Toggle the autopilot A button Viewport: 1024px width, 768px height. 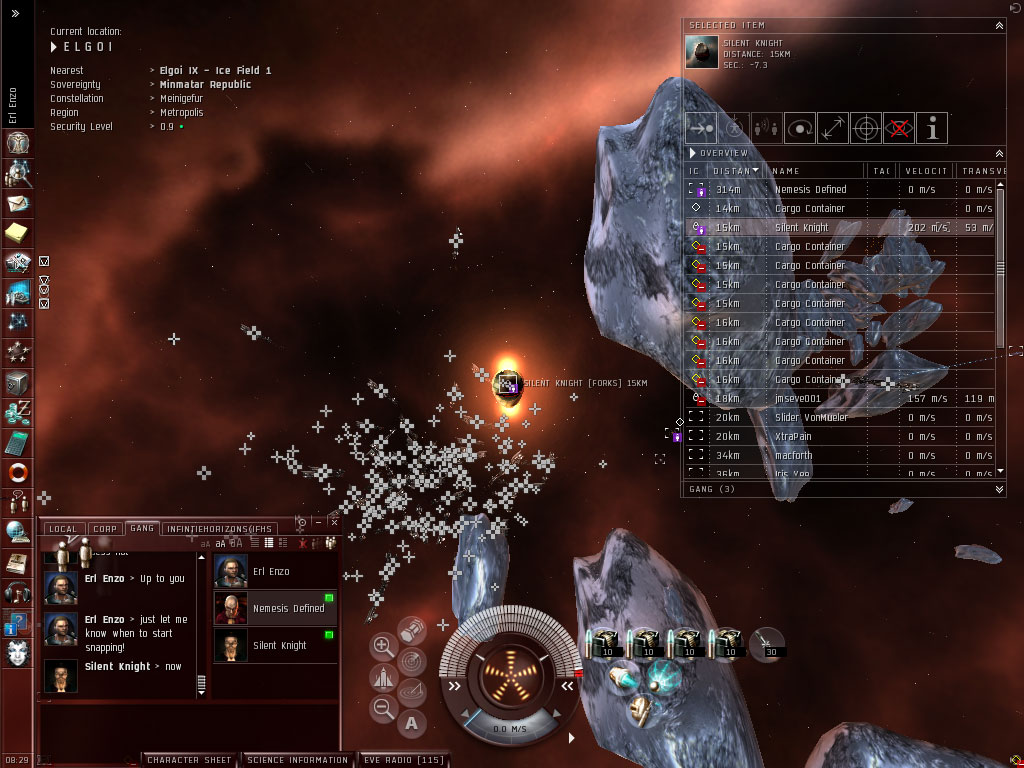pos(412,722)
